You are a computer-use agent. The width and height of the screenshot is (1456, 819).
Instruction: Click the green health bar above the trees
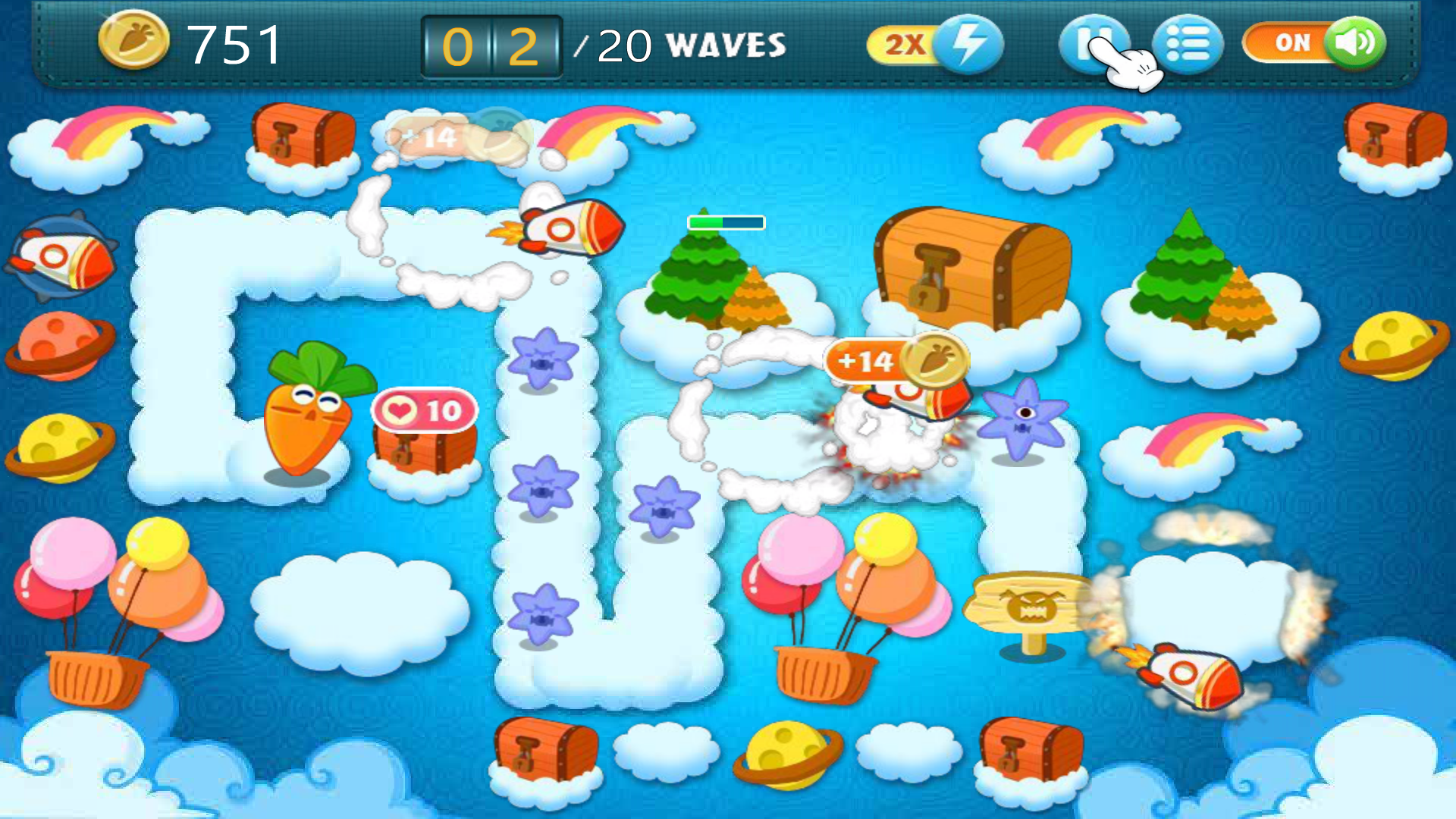click(724, 221)
